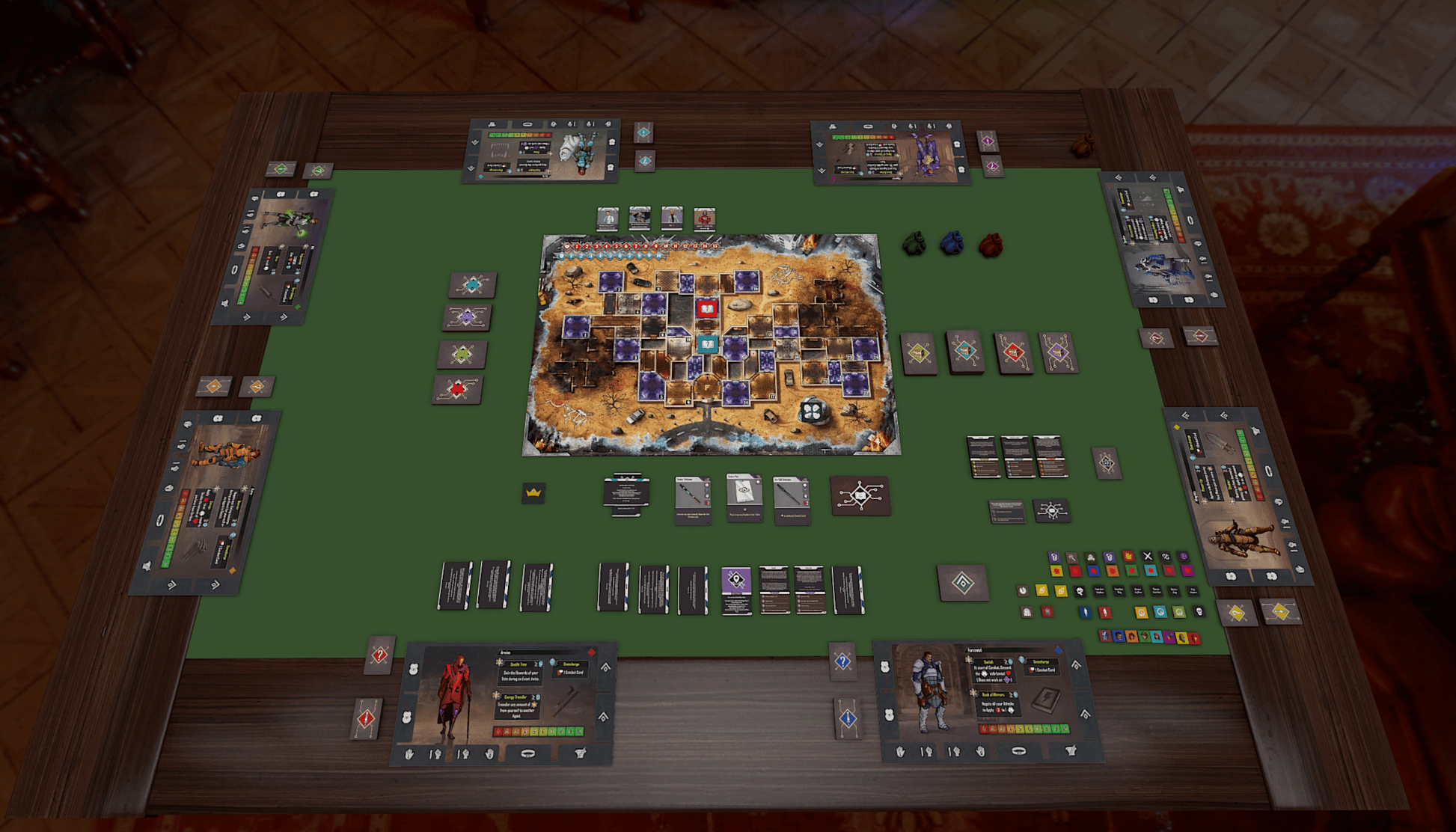This screenshot has height=832, width=1456.
Task: Draw from the red diamond card deck
Action: [1013, 353]
